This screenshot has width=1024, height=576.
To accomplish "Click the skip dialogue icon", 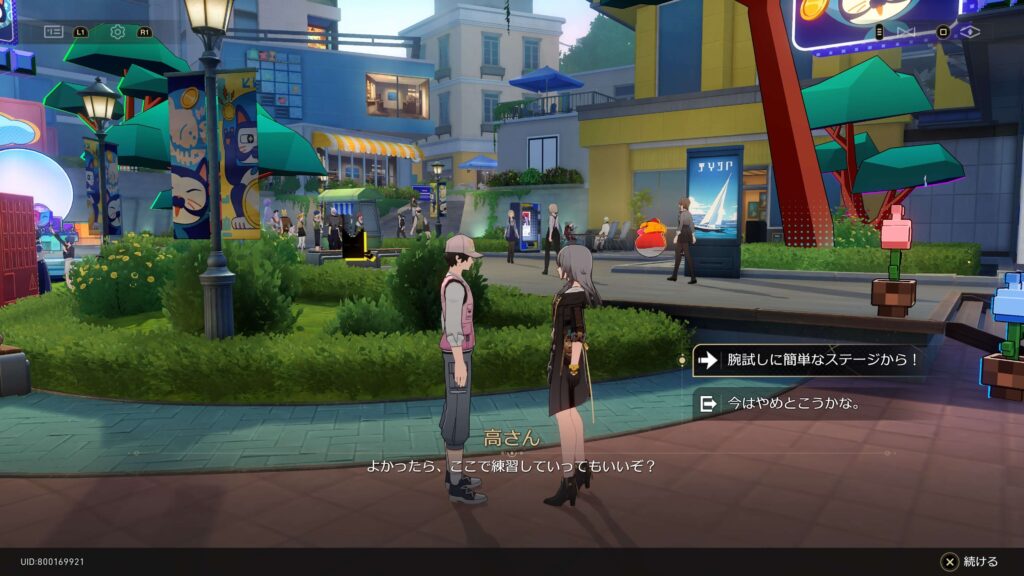I will point(906,32).
